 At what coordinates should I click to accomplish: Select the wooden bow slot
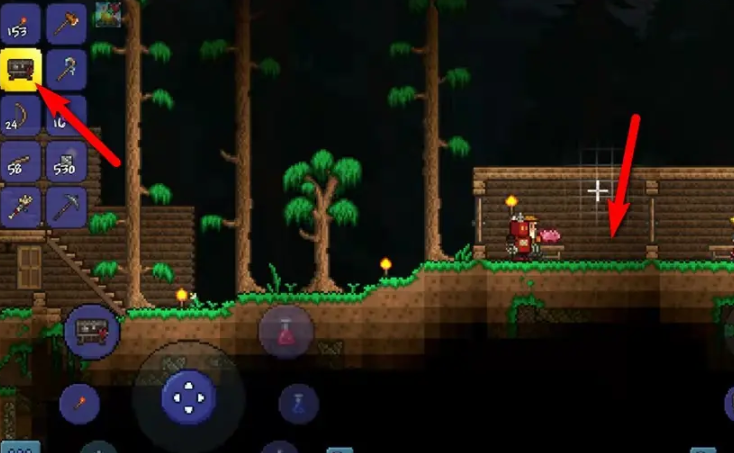click(x=21, y=115)
